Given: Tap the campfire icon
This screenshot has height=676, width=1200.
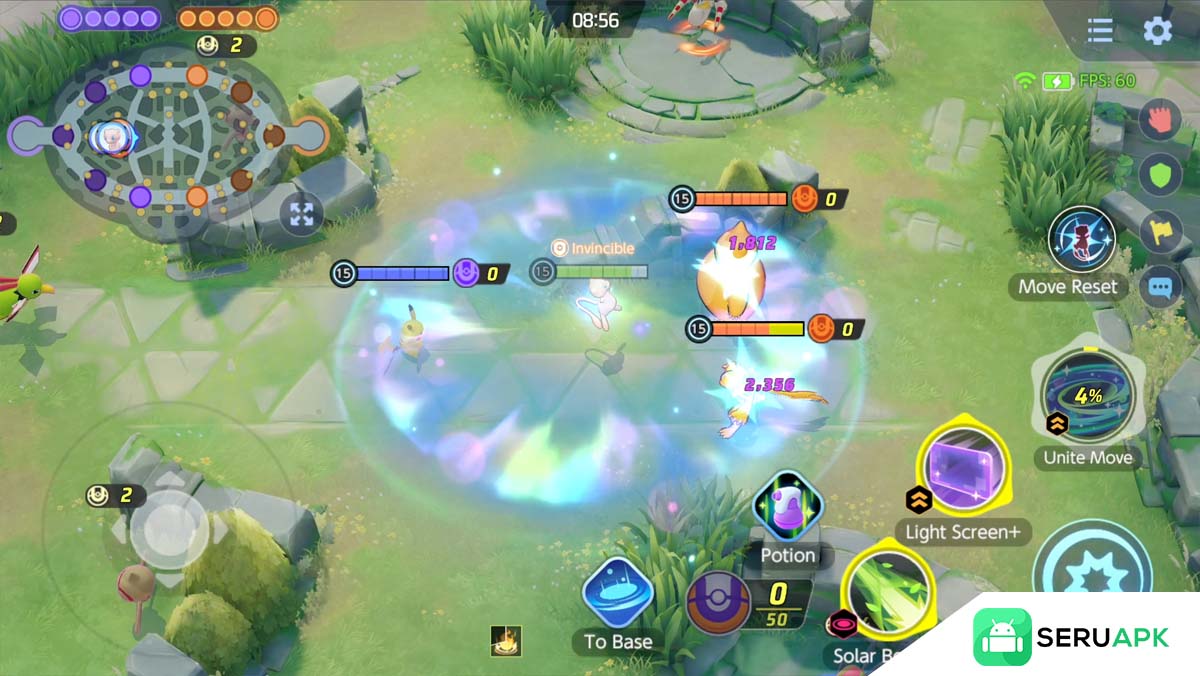Looking at the screenshot, I should click(506, 640).
